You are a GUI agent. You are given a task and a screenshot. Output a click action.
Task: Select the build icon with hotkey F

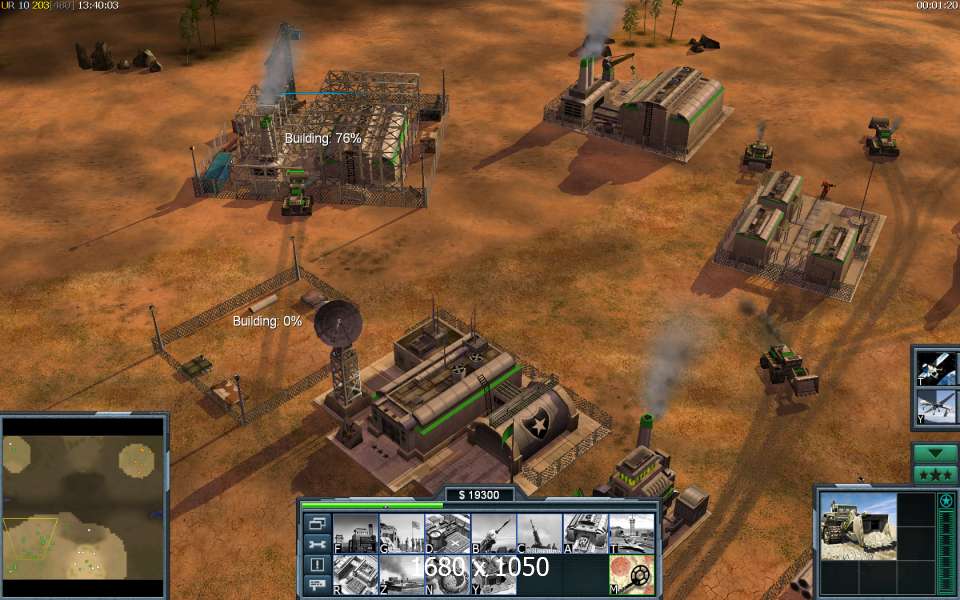coord(355,532)
